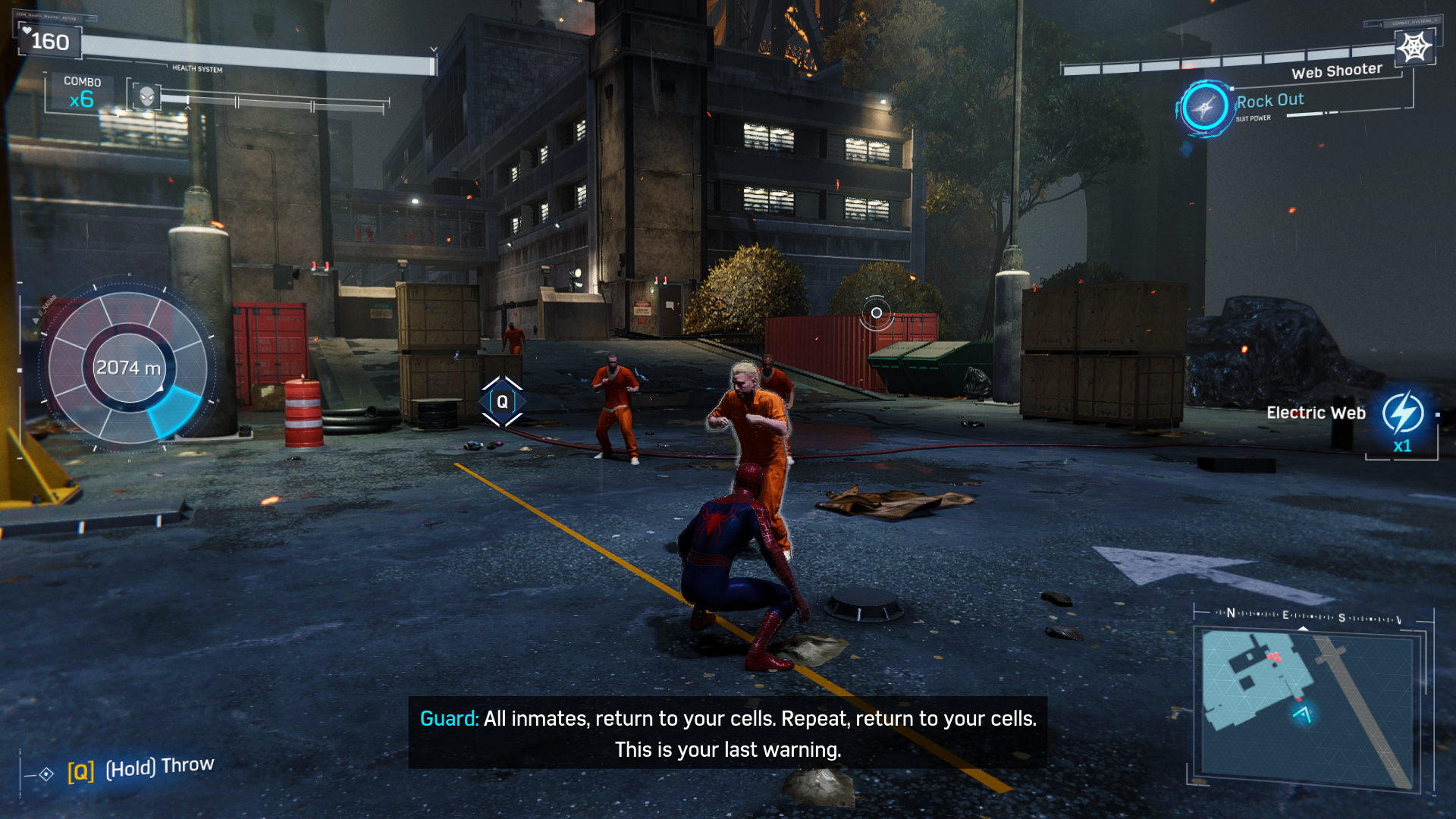Click the Spider-Man mask focus icon
This screenshot has width=1456, height=819.
[x=146, y=96]
